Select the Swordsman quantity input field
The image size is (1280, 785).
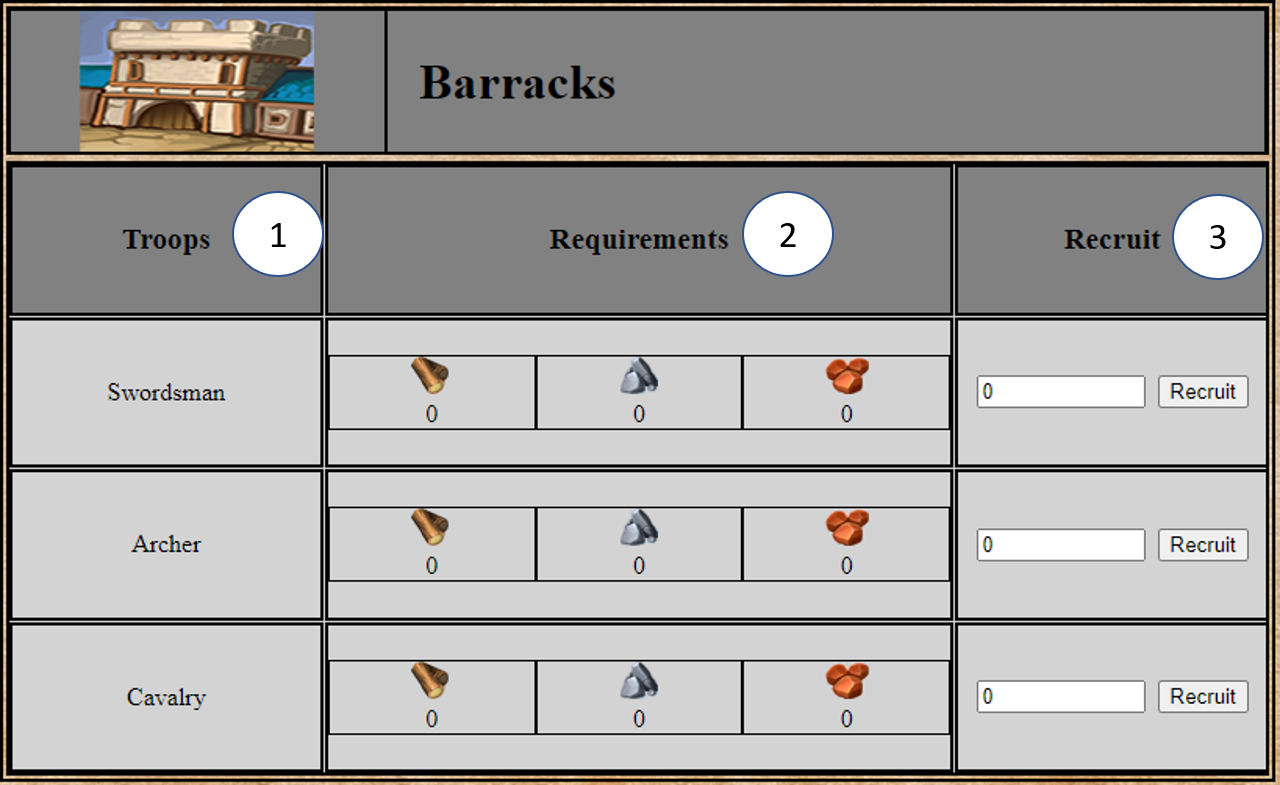(x=1060, y=391)
